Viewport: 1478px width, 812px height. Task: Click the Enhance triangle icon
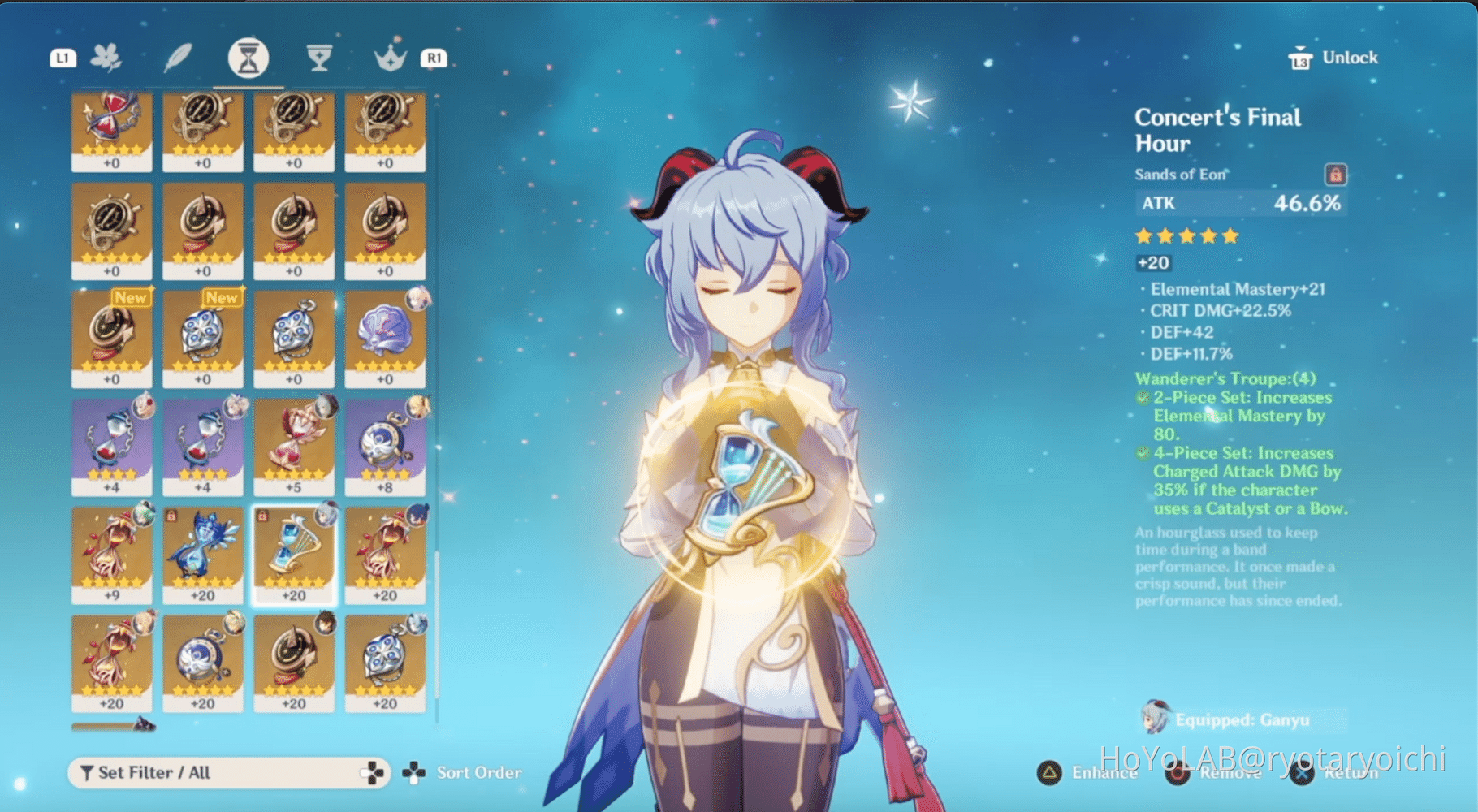pyautogui.click(x=1048, y=774)
